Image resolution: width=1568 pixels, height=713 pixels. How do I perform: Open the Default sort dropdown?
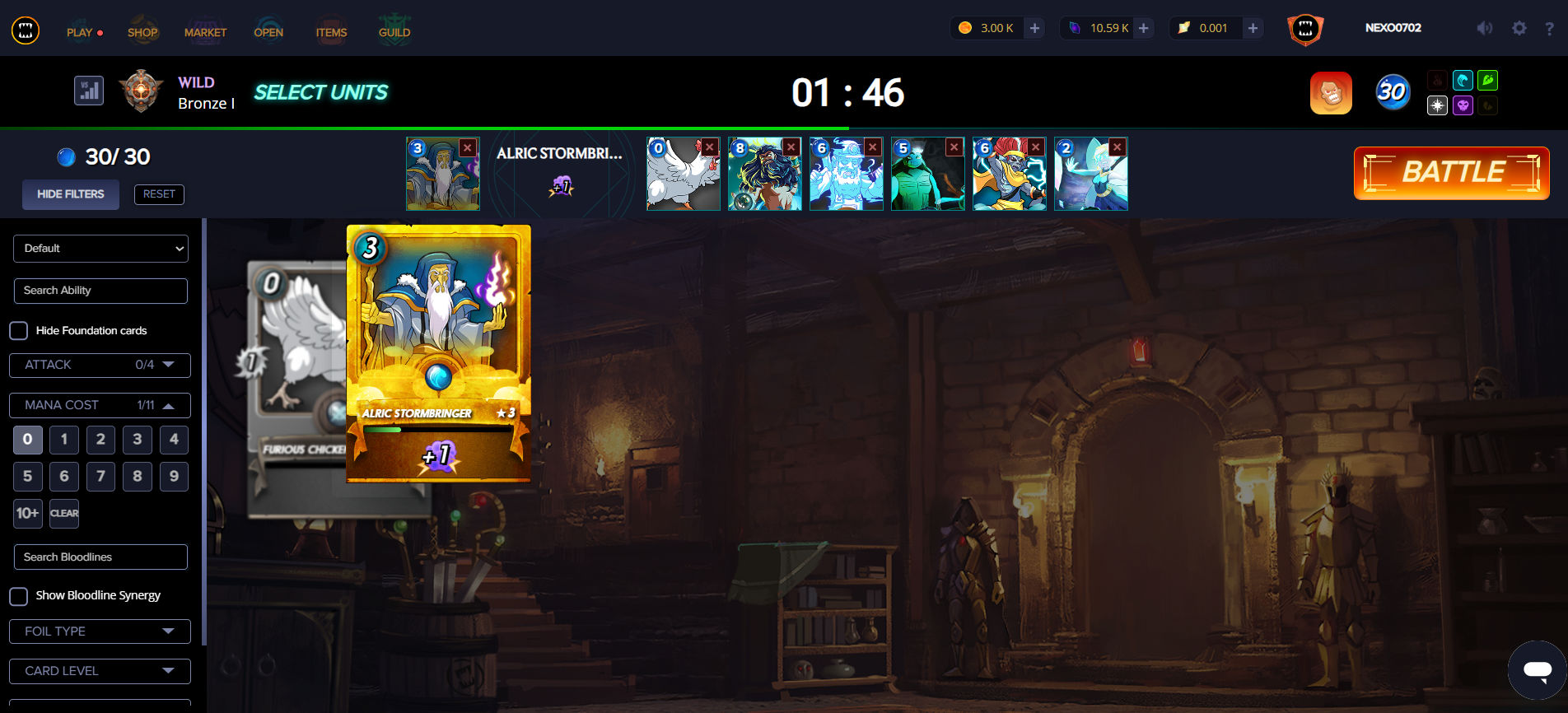pyautogui.click(x=100, y=248)
